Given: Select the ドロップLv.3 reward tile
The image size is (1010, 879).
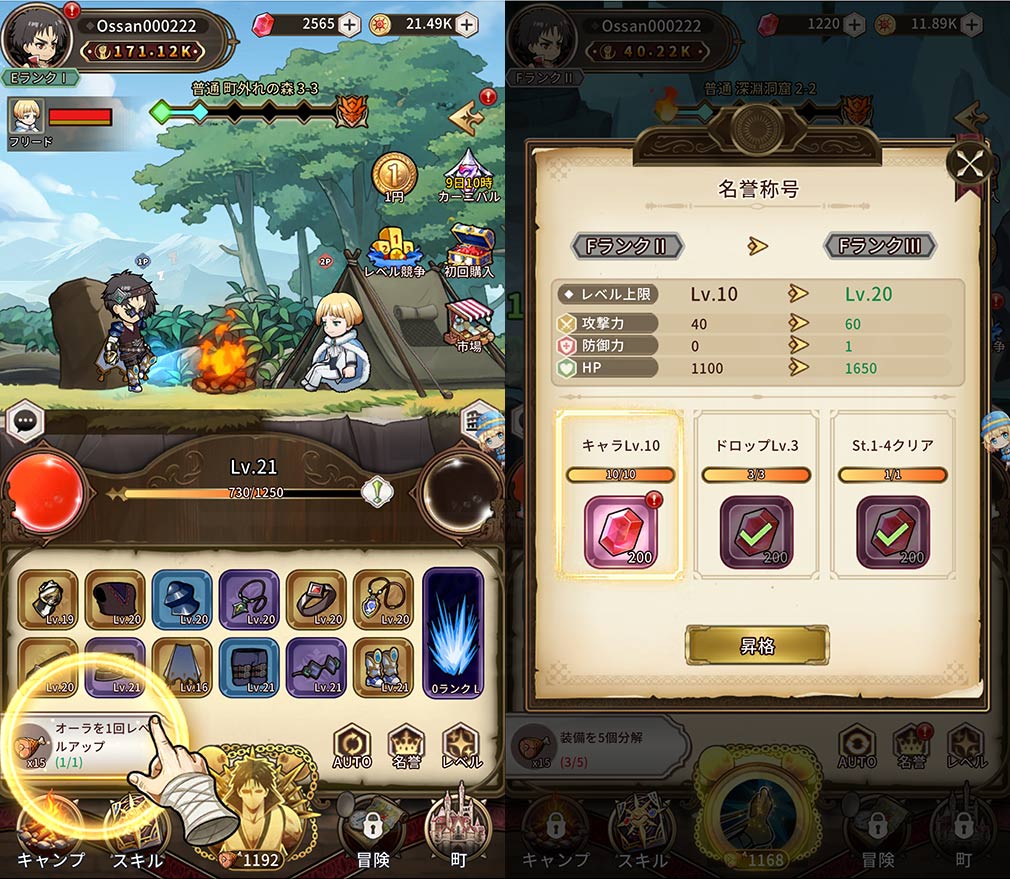Looking at the screenshot, I should (x=756, y=532).
